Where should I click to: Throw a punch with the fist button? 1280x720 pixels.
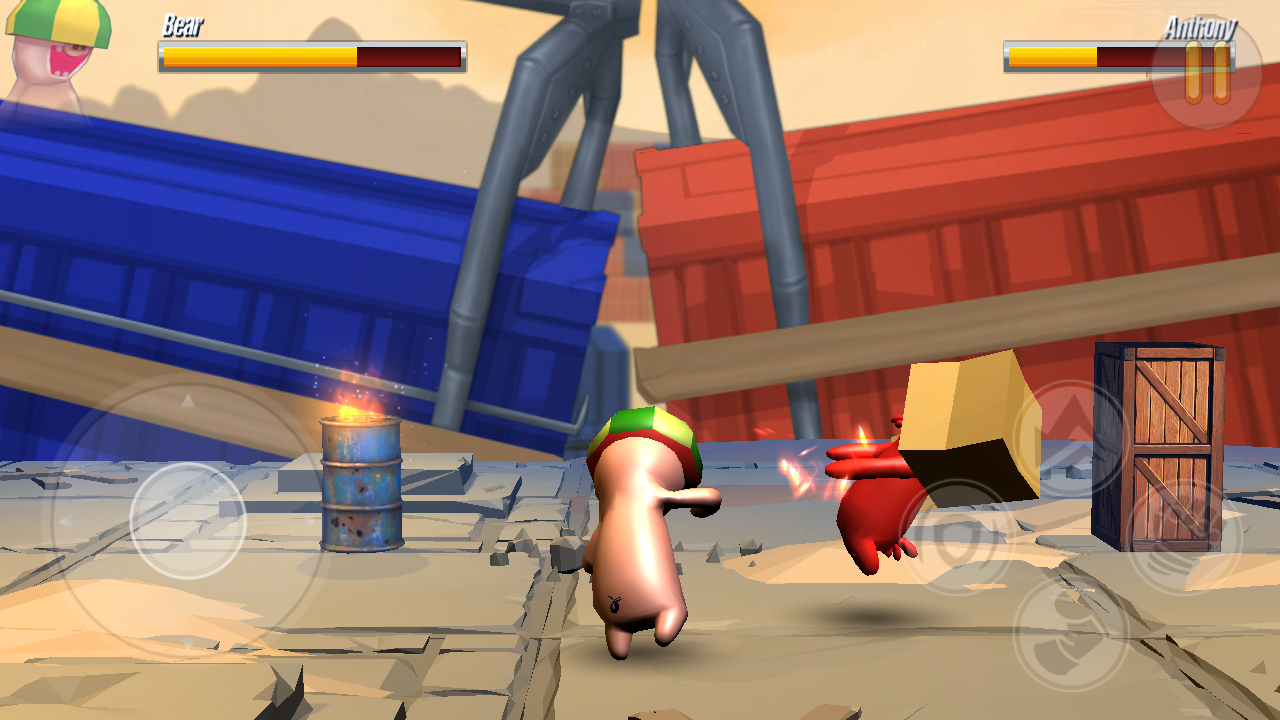1071,633
